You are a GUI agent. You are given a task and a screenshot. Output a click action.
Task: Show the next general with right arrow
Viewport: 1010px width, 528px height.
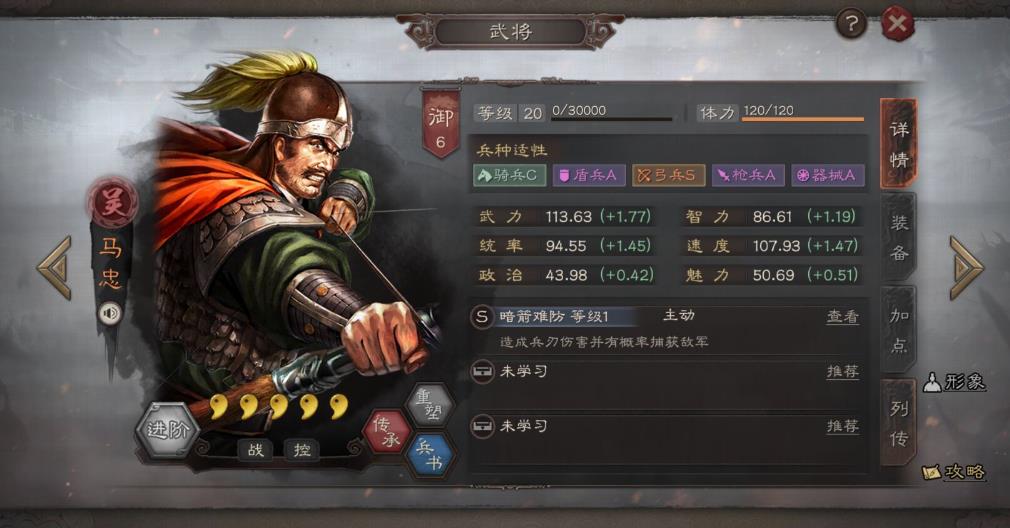(x=965, y=267)
